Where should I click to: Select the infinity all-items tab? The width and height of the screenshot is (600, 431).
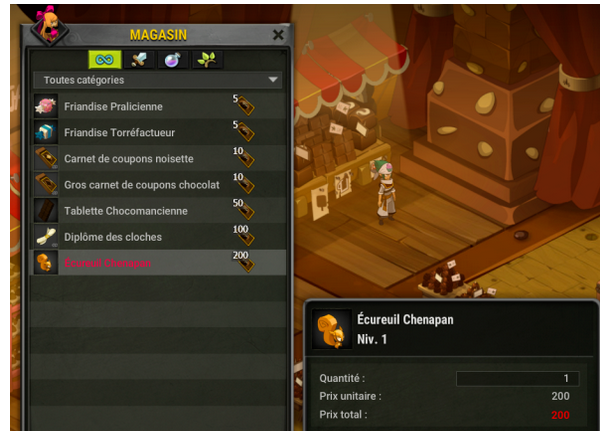pos(104,59)
